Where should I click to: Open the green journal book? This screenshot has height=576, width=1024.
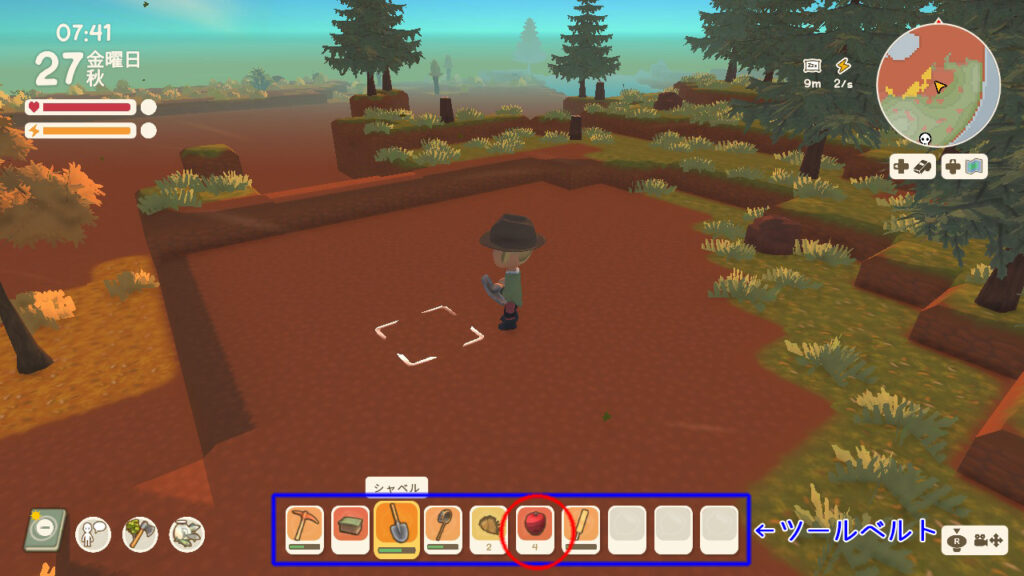pos(45,530)
